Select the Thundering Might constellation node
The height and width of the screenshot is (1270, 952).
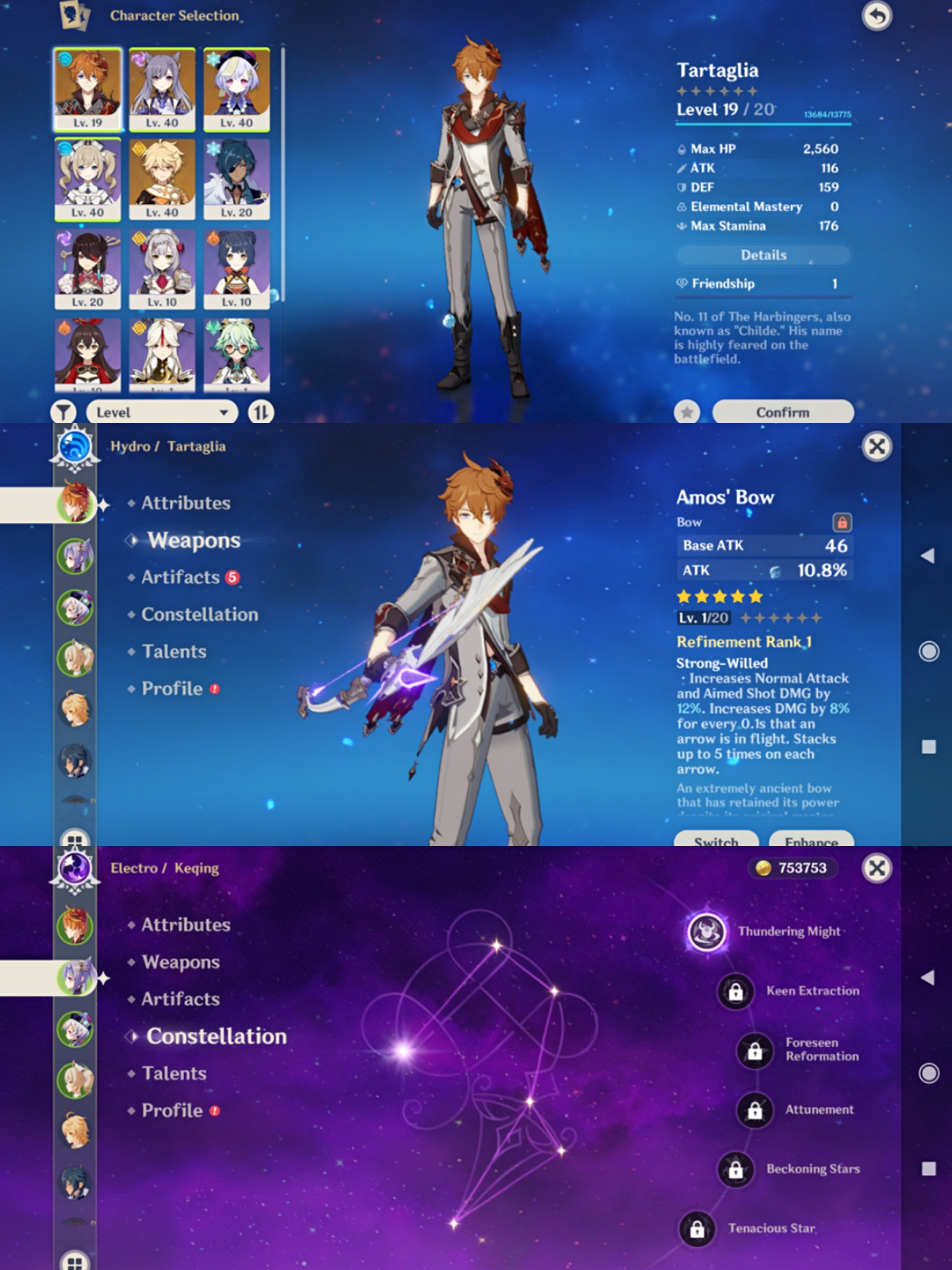click(x=707, y=931)
